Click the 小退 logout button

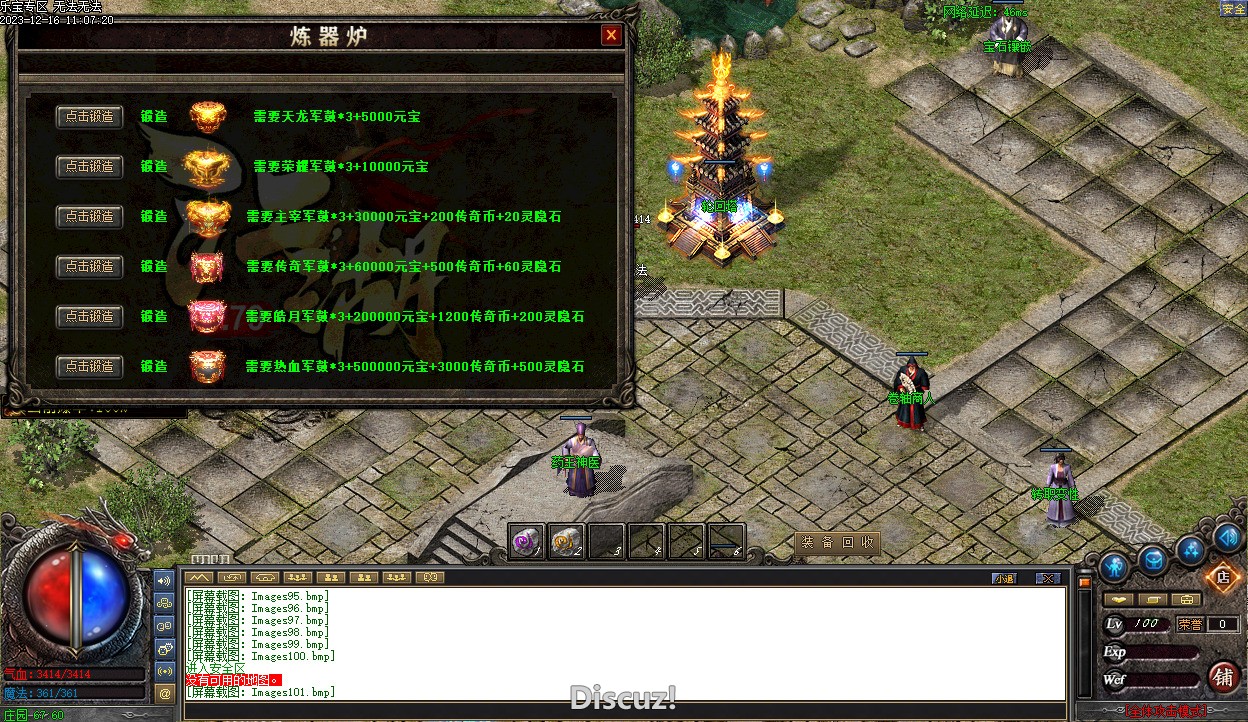pyautogui.click(x=1004, y=578)
